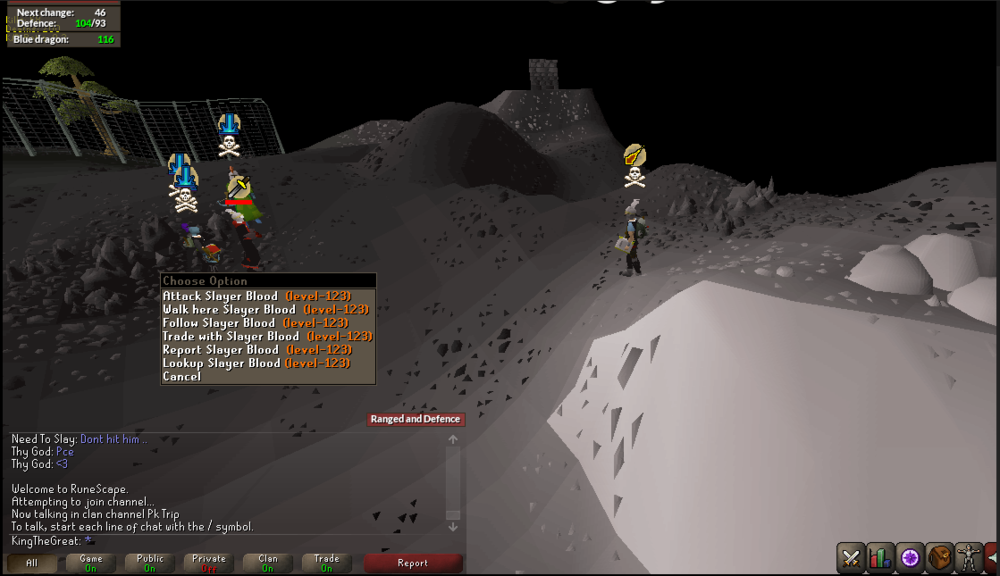Open the crossed swords combat options tab
This screenshot has height=576, width=1000.
[851, 557]
